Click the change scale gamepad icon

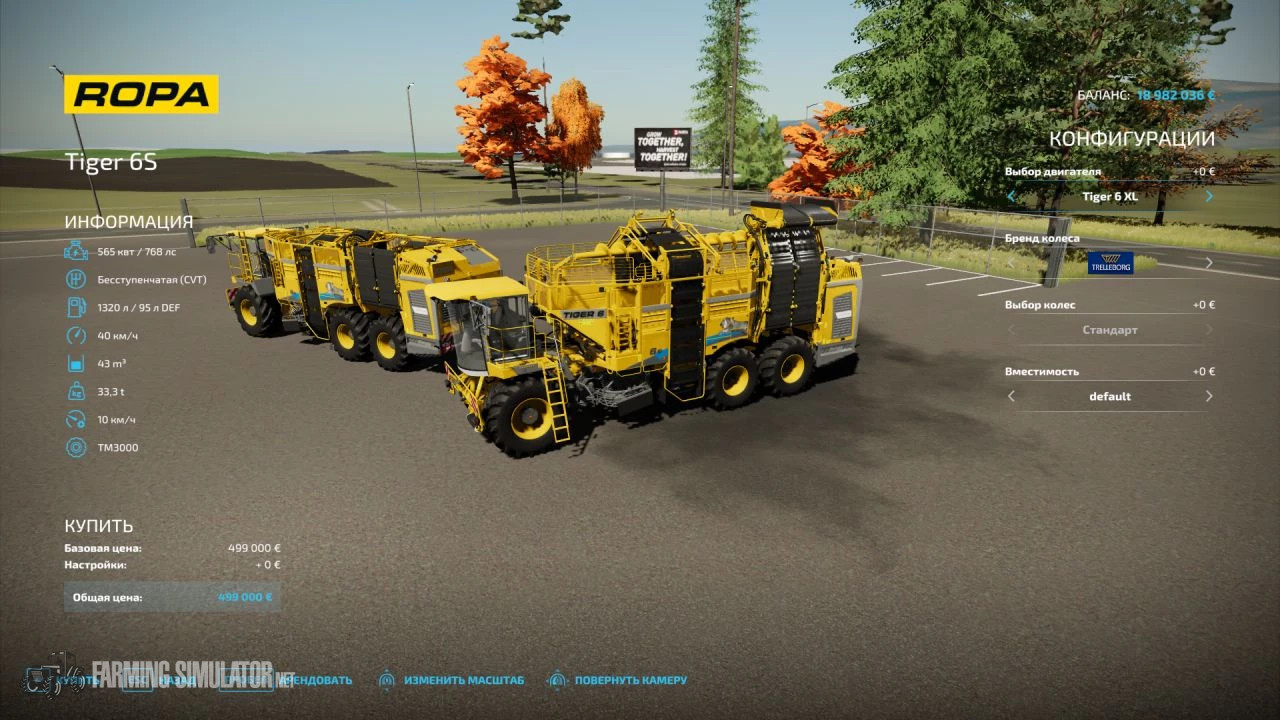pos(387,679)
